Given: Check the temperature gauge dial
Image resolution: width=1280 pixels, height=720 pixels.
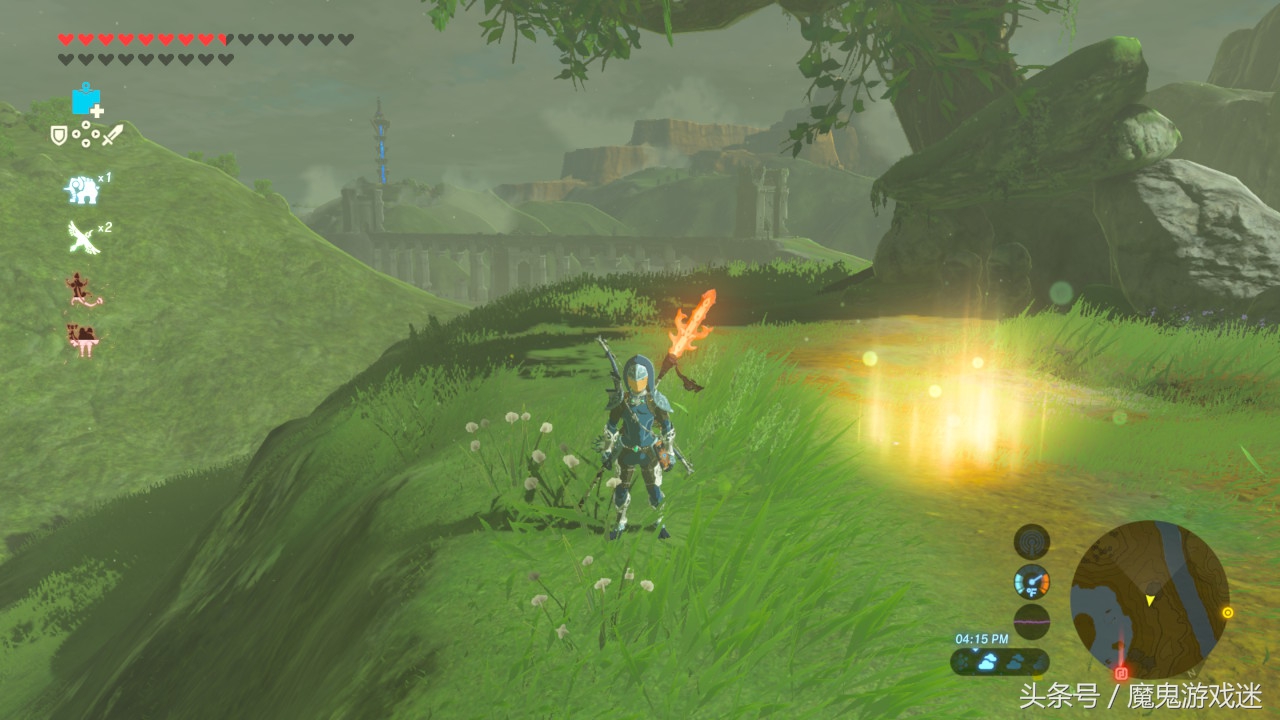Looking at the screenshot, I should point(1032,582).
